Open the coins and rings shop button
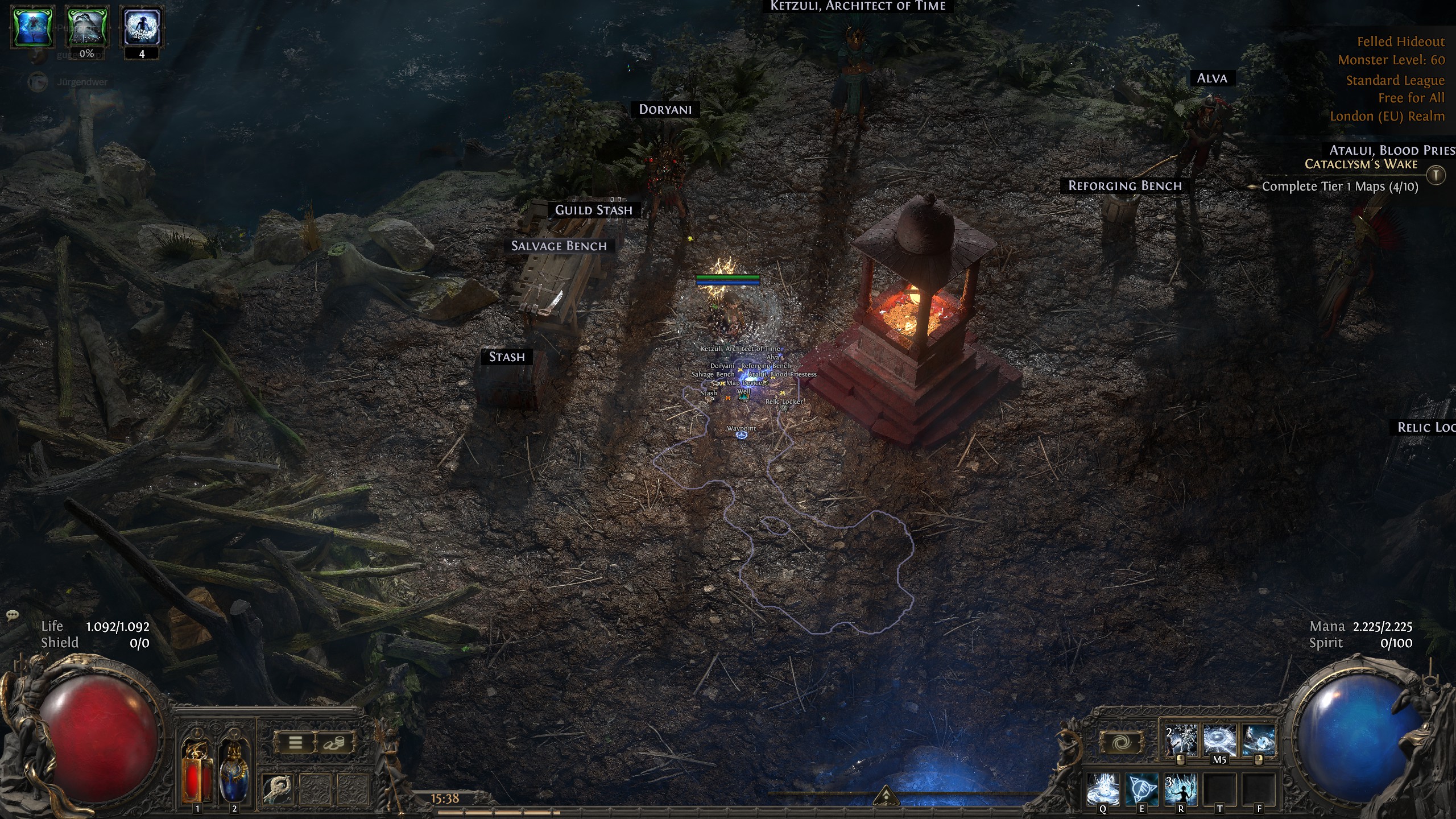Image resolution: width=1456 pixels, height=819 pixels. click(x=333, y=743)
